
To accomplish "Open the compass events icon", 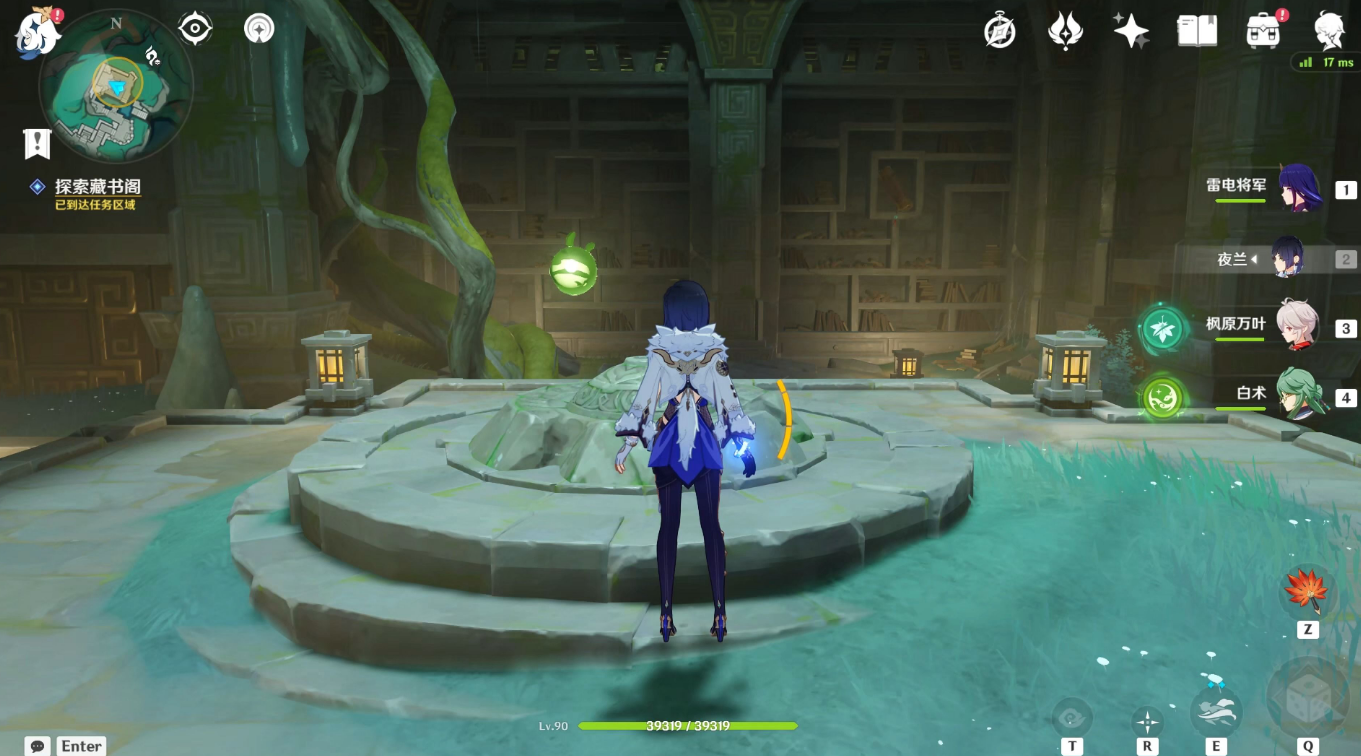I will coord(999,32).
